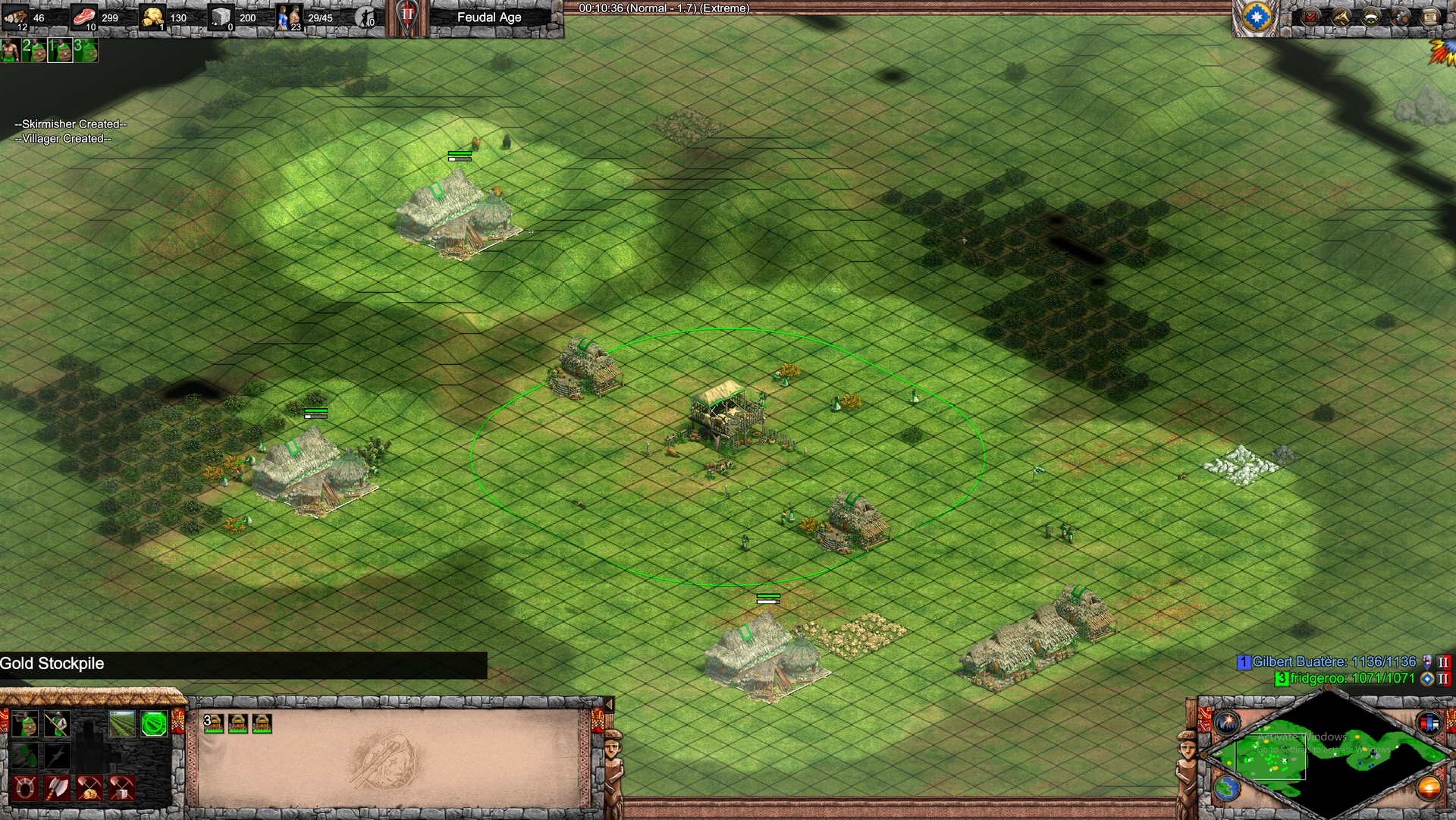Viewport: 1456px width, 820px height.
Task: Research the Stone Mining technology
Action: click(x=121, y=788)
